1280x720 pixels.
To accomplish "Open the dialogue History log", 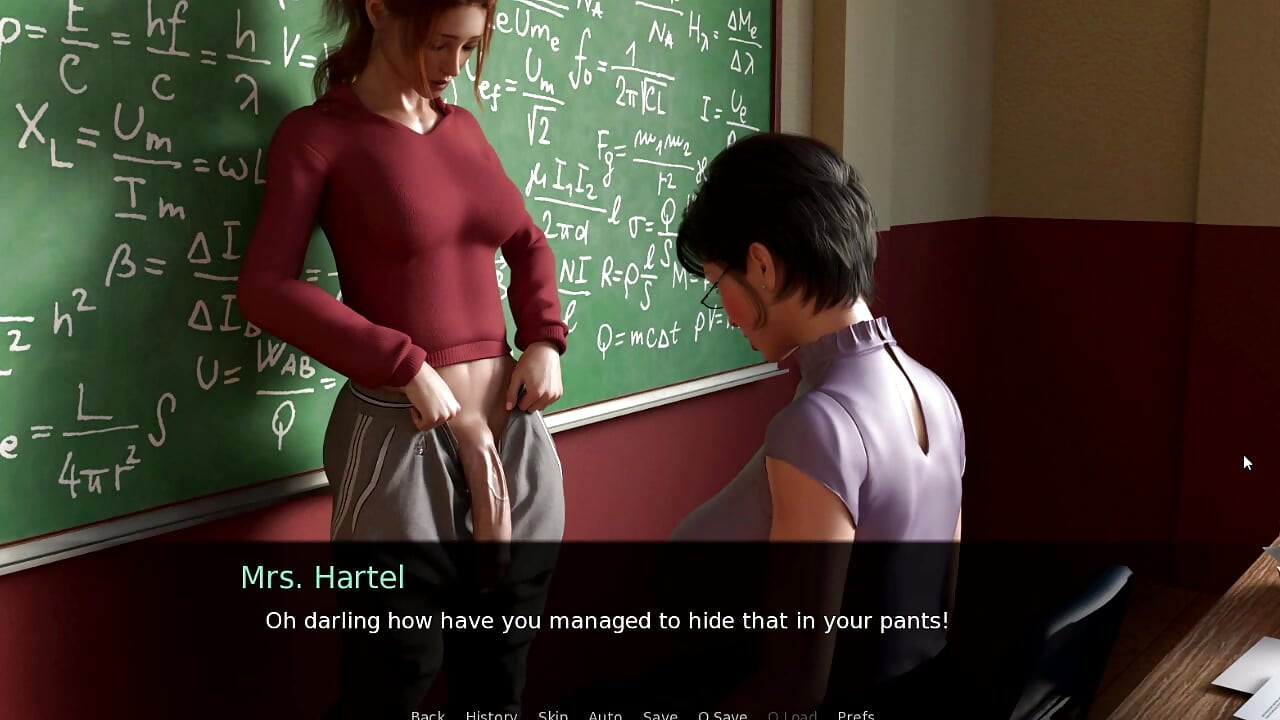I will [x=491, y=715].
